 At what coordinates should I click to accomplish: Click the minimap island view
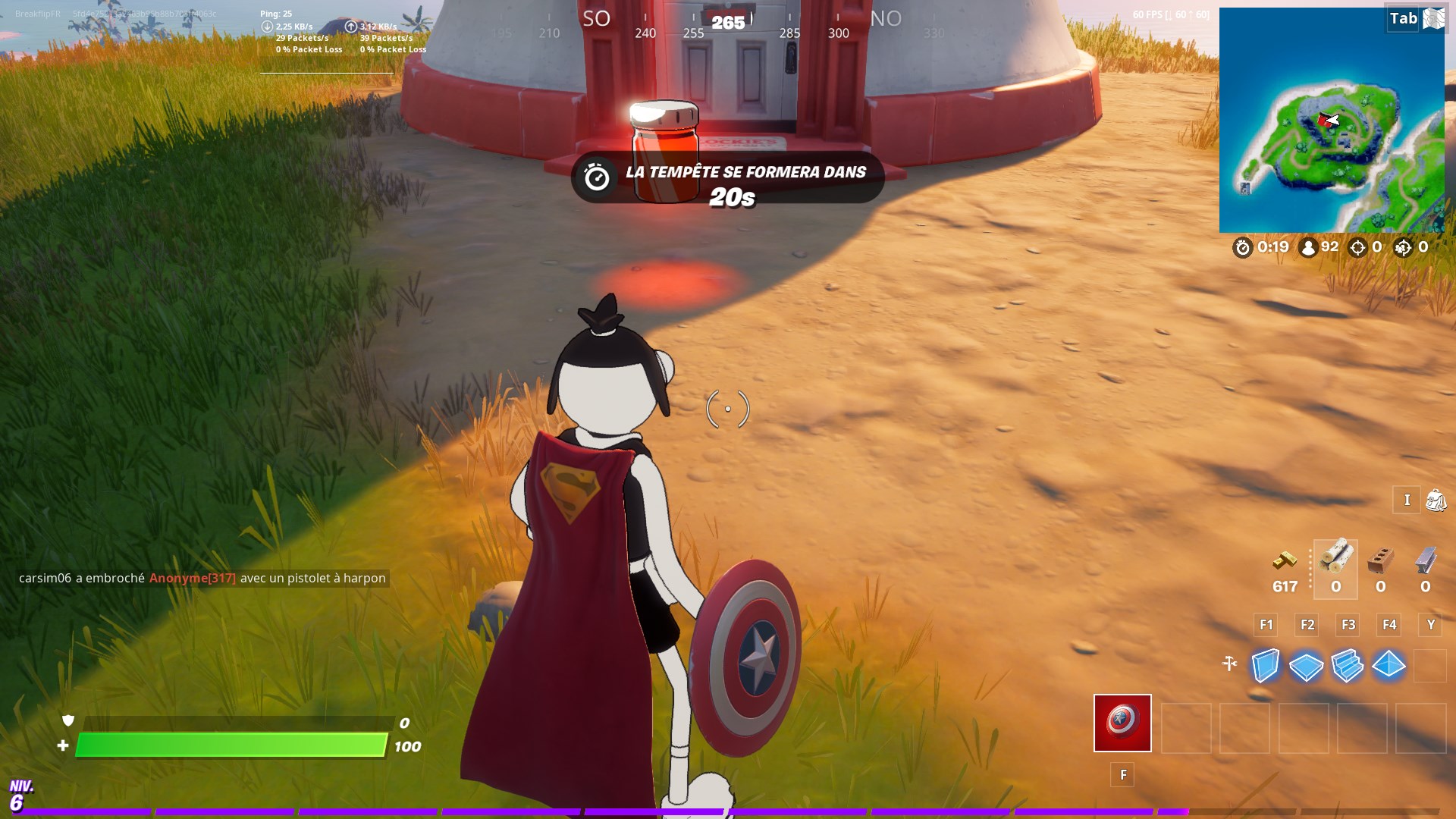click(1331, 118)
